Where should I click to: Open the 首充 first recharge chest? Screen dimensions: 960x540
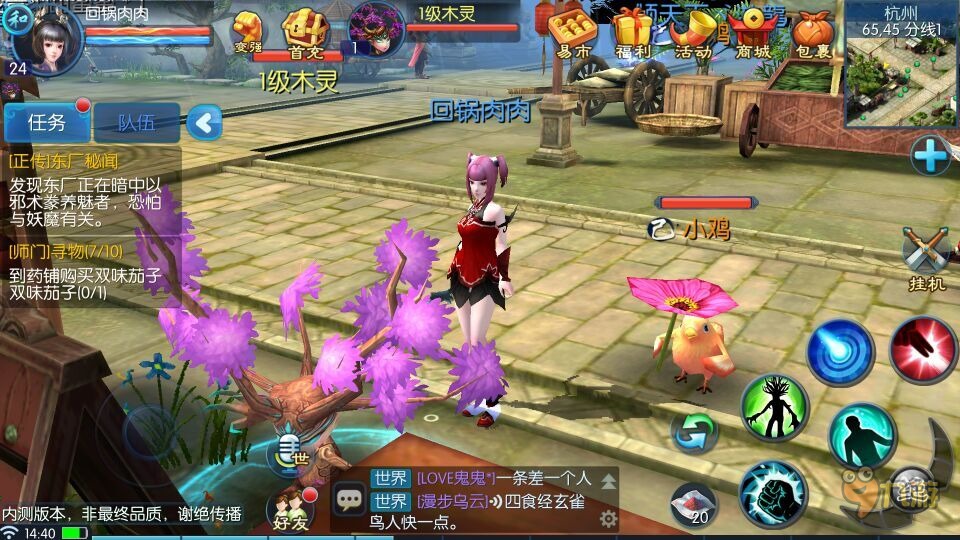304,33
